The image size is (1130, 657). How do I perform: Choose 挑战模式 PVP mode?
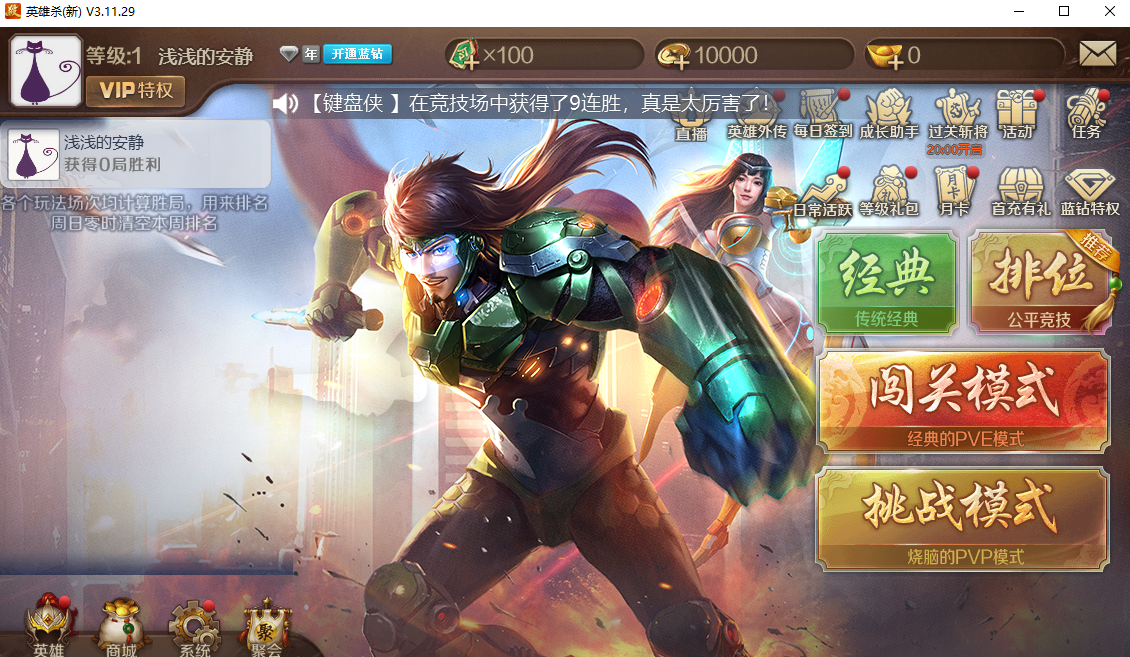[963, 516]
